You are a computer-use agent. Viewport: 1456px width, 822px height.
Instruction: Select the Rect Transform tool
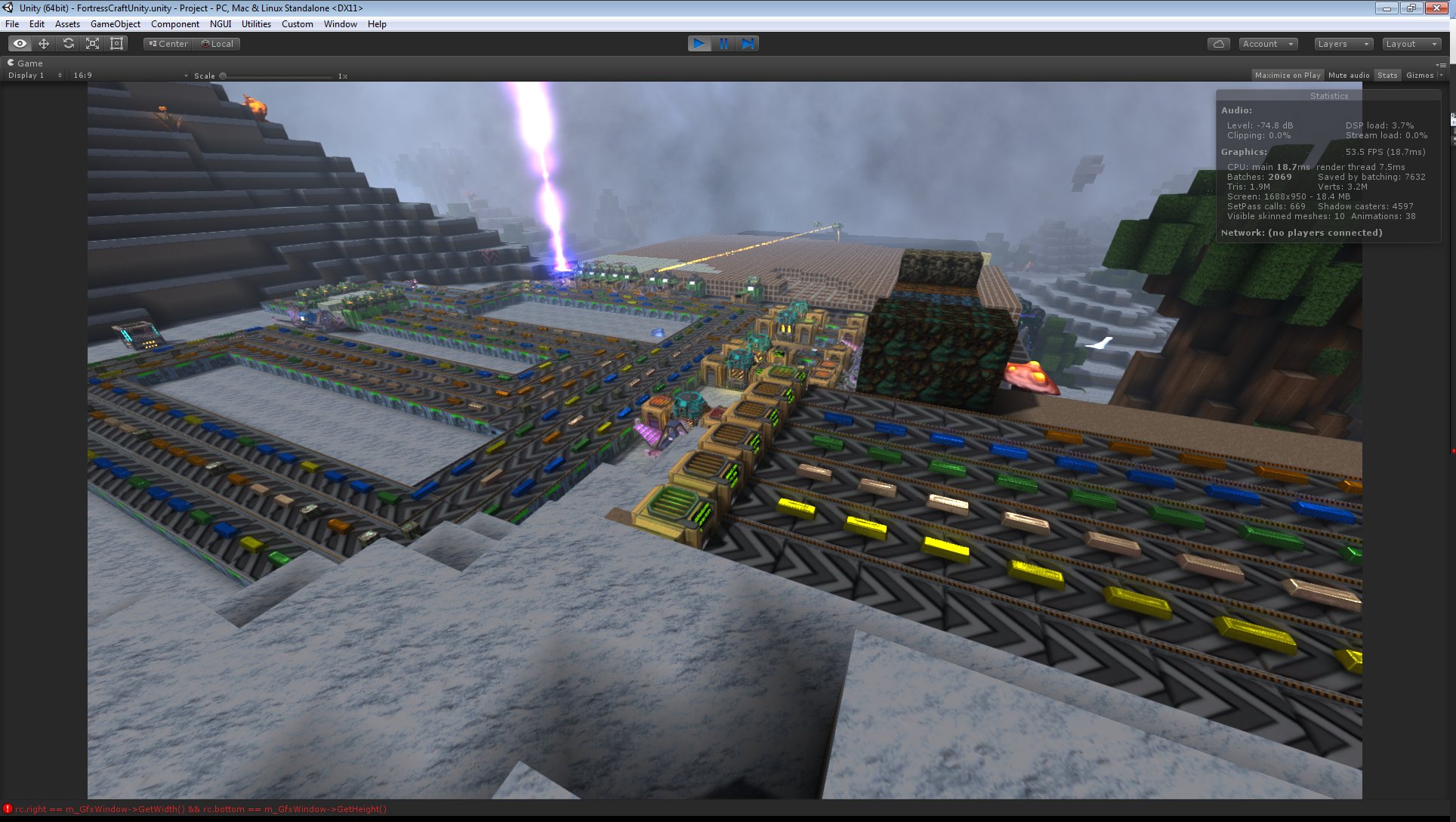coord(116,43)
